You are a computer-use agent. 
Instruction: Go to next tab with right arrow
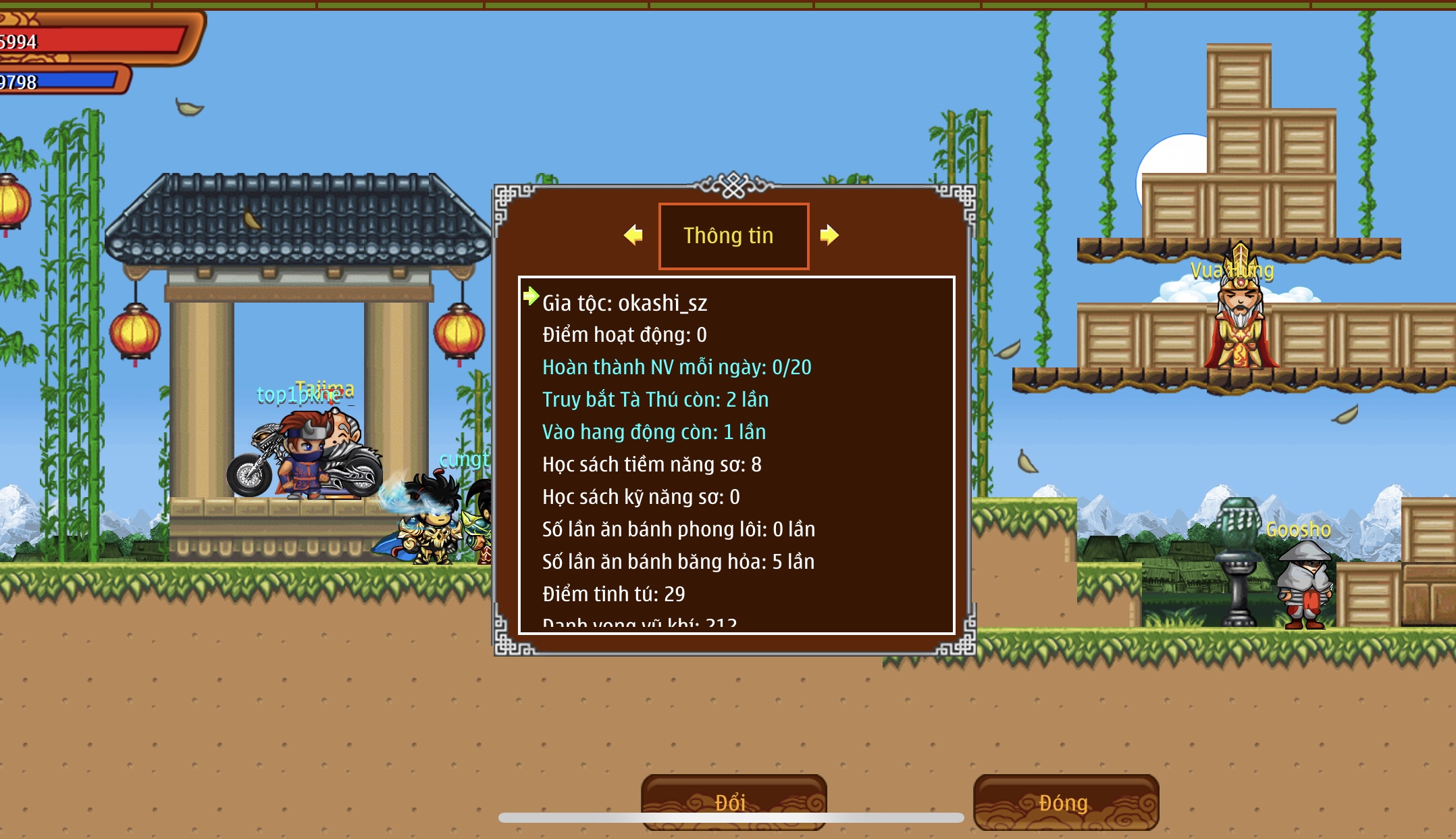[x=829, y=235]
